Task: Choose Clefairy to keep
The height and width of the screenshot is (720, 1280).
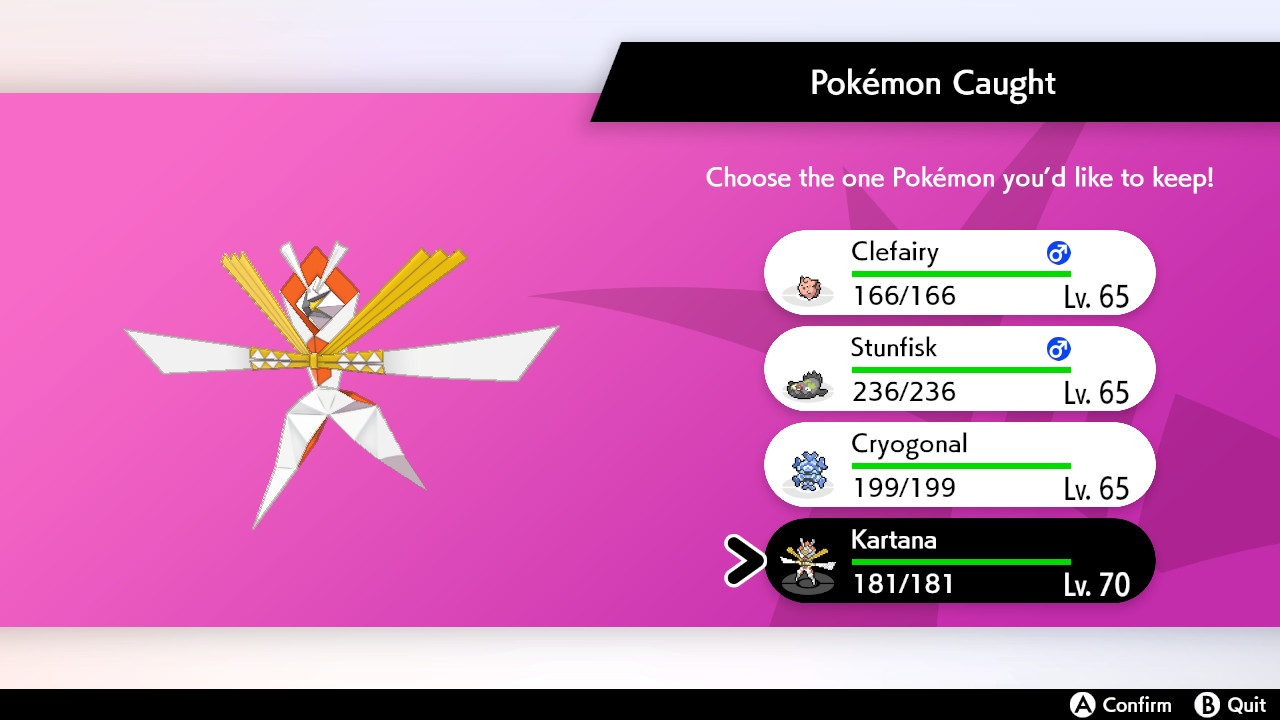Action: [x=959, y=273]
